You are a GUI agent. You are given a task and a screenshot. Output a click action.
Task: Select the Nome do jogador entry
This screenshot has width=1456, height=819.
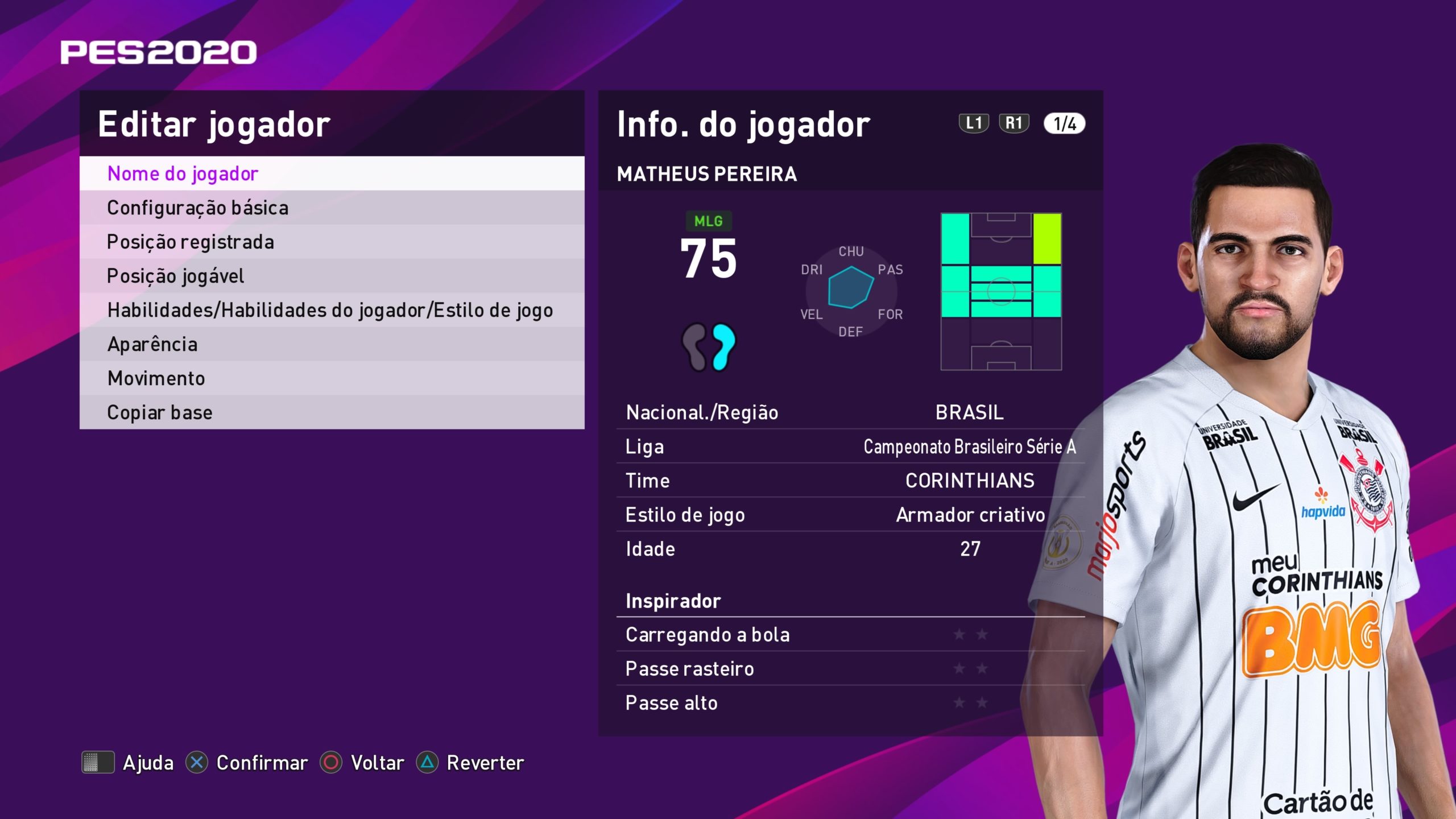[x=331, y=173]
